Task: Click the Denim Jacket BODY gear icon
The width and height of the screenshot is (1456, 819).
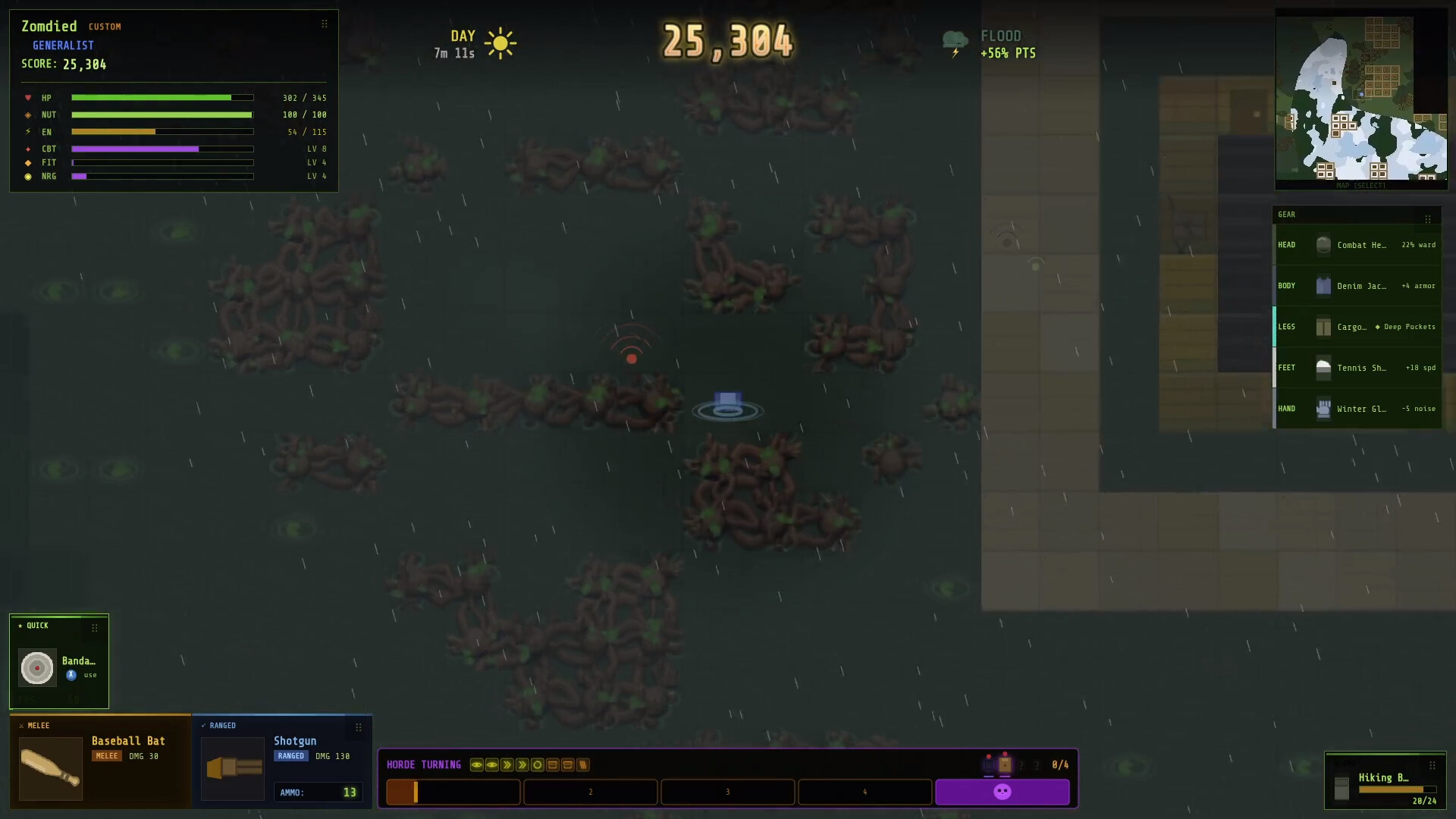Action: (x=1324, y=286)
